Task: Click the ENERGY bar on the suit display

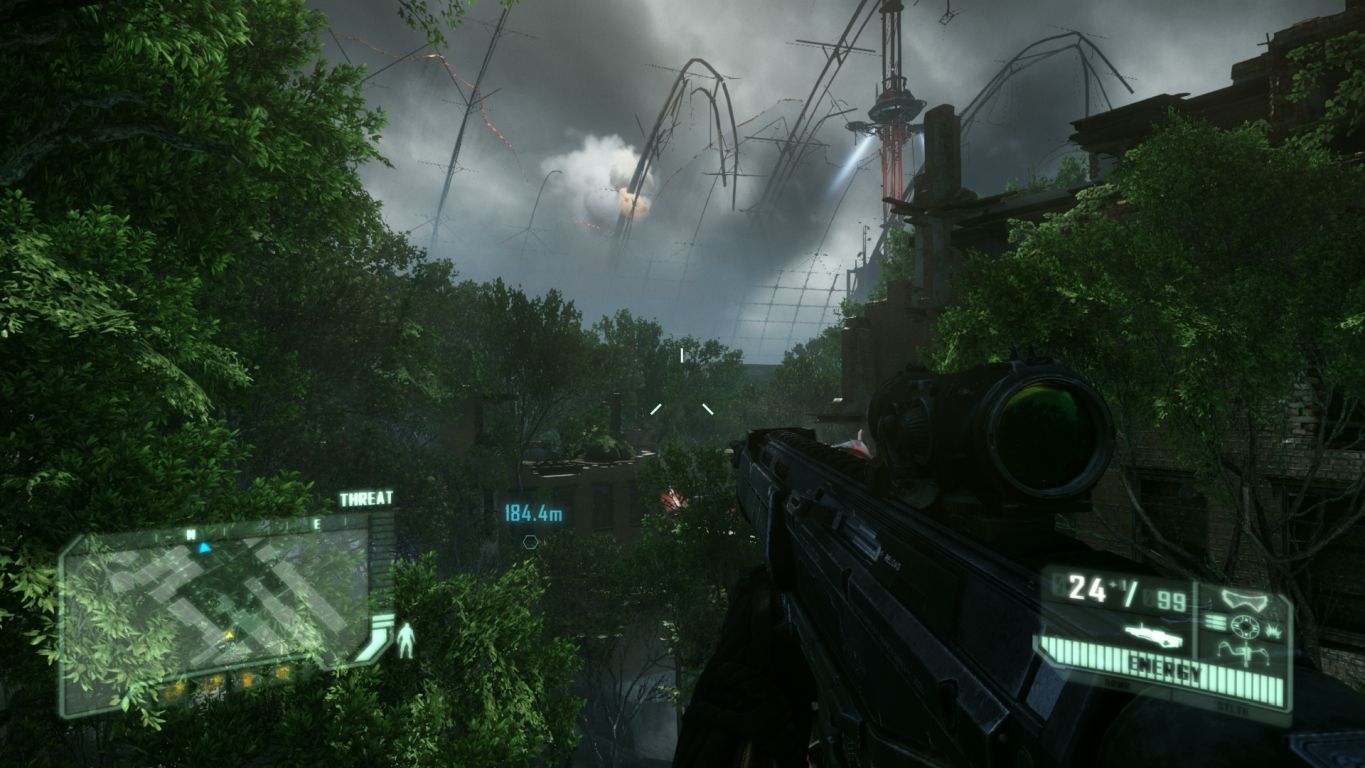Action: pos(1166,665)
